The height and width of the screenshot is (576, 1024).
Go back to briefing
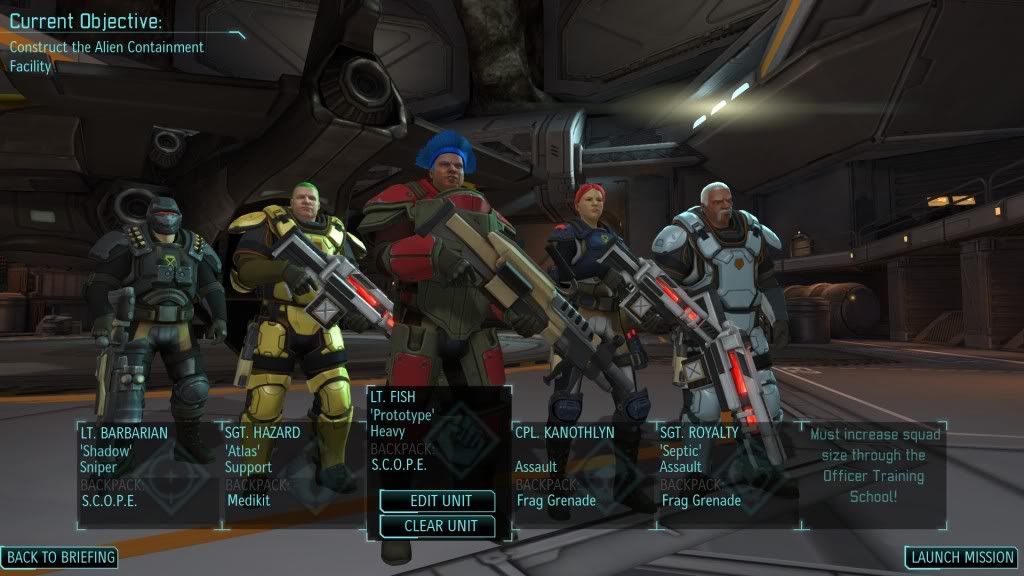pos(59,557)
